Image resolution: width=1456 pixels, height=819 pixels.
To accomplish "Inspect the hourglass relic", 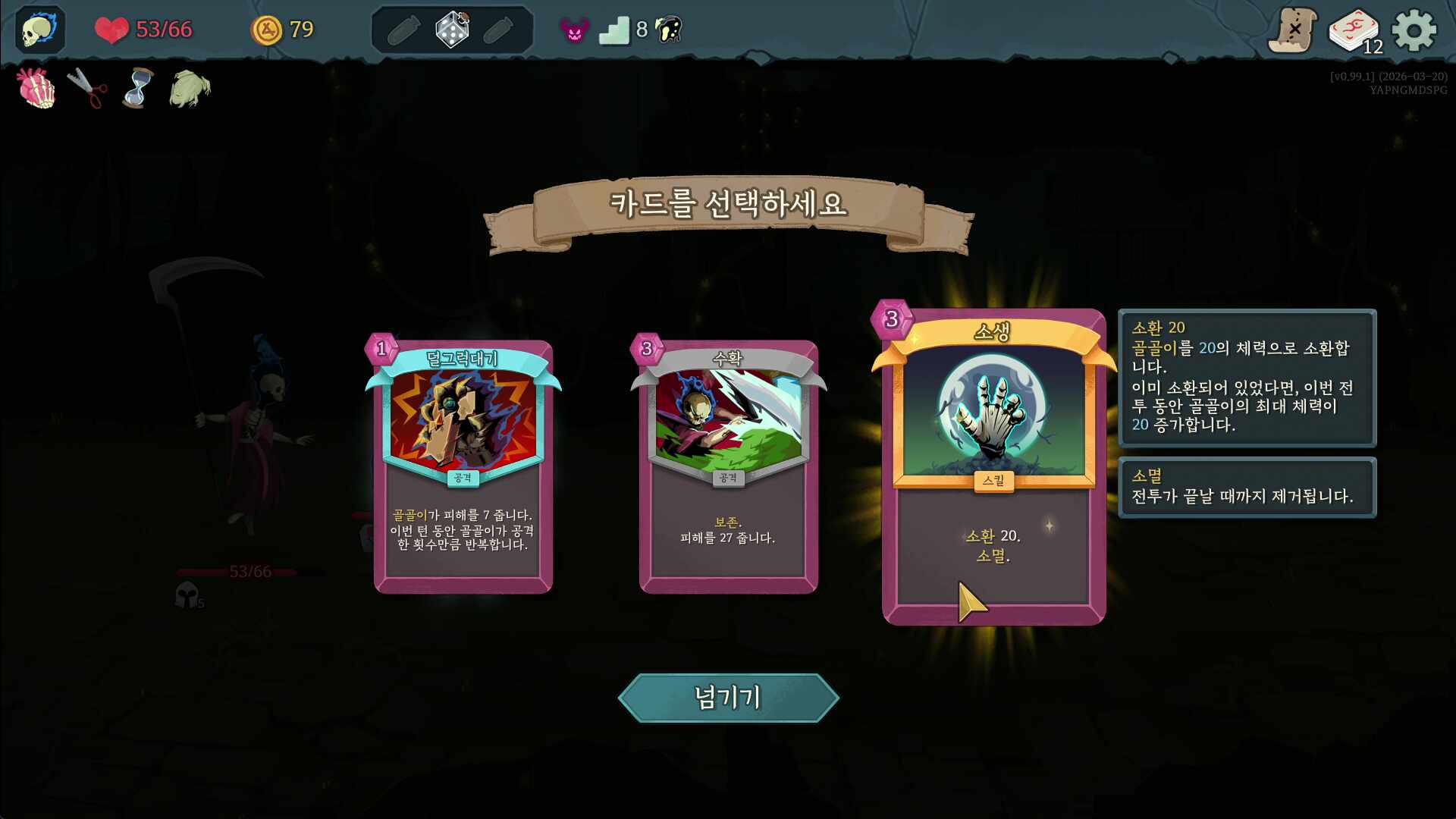I will click(x=137, y=89).
